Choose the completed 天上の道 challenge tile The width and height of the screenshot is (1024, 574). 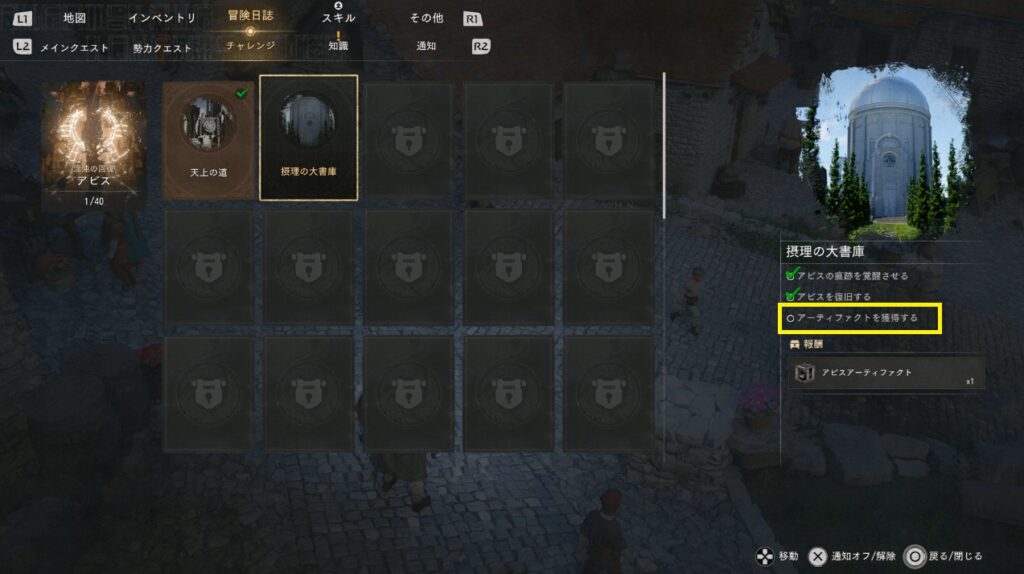click(208, 140)
